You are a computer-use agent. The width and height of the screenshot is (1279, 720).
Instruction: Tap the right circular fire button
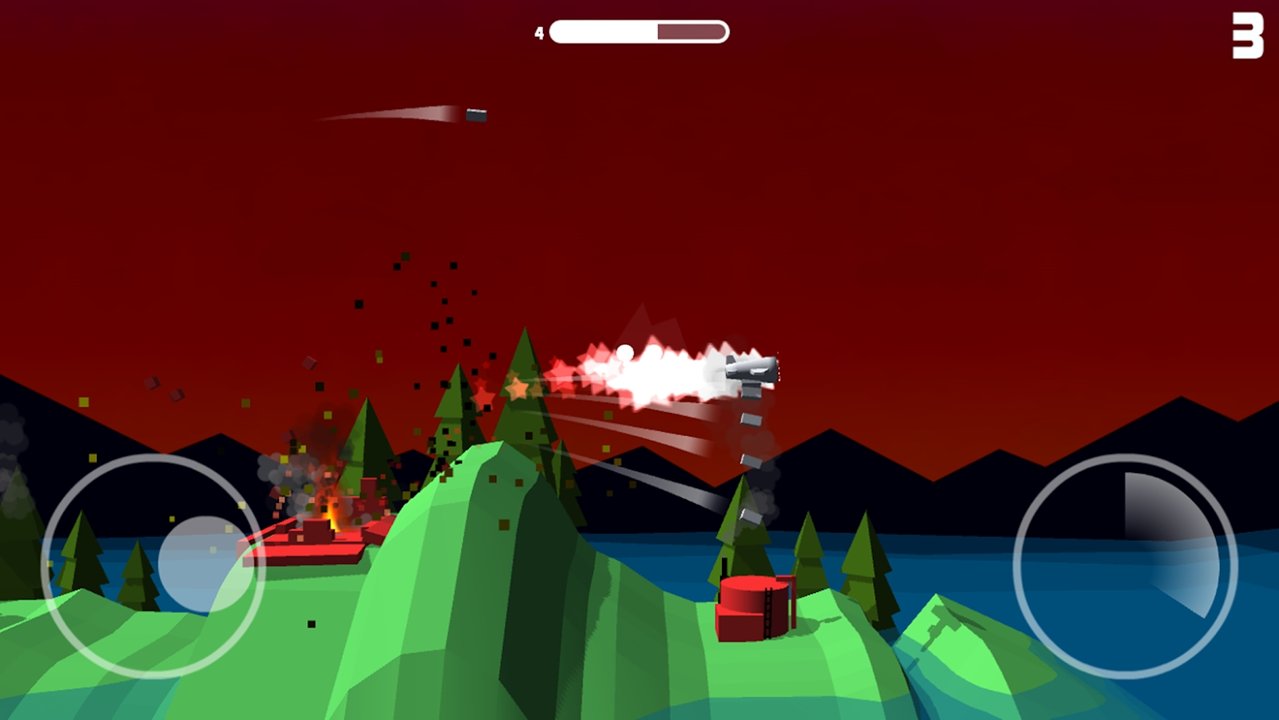pos(1125,566)
